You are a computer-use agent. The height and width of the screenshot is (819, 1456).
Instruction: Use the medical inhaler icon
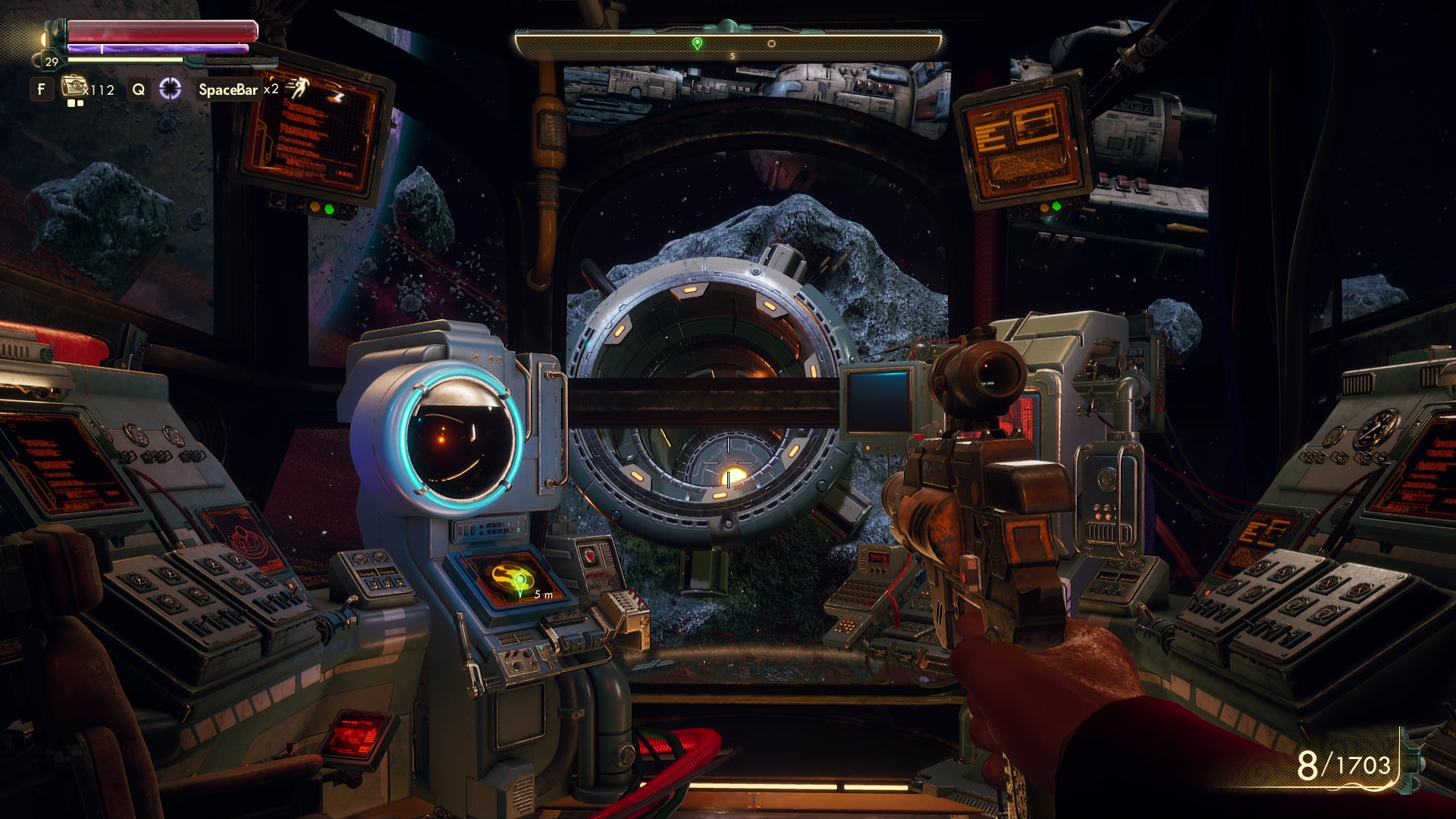click(x=74, y=86)
